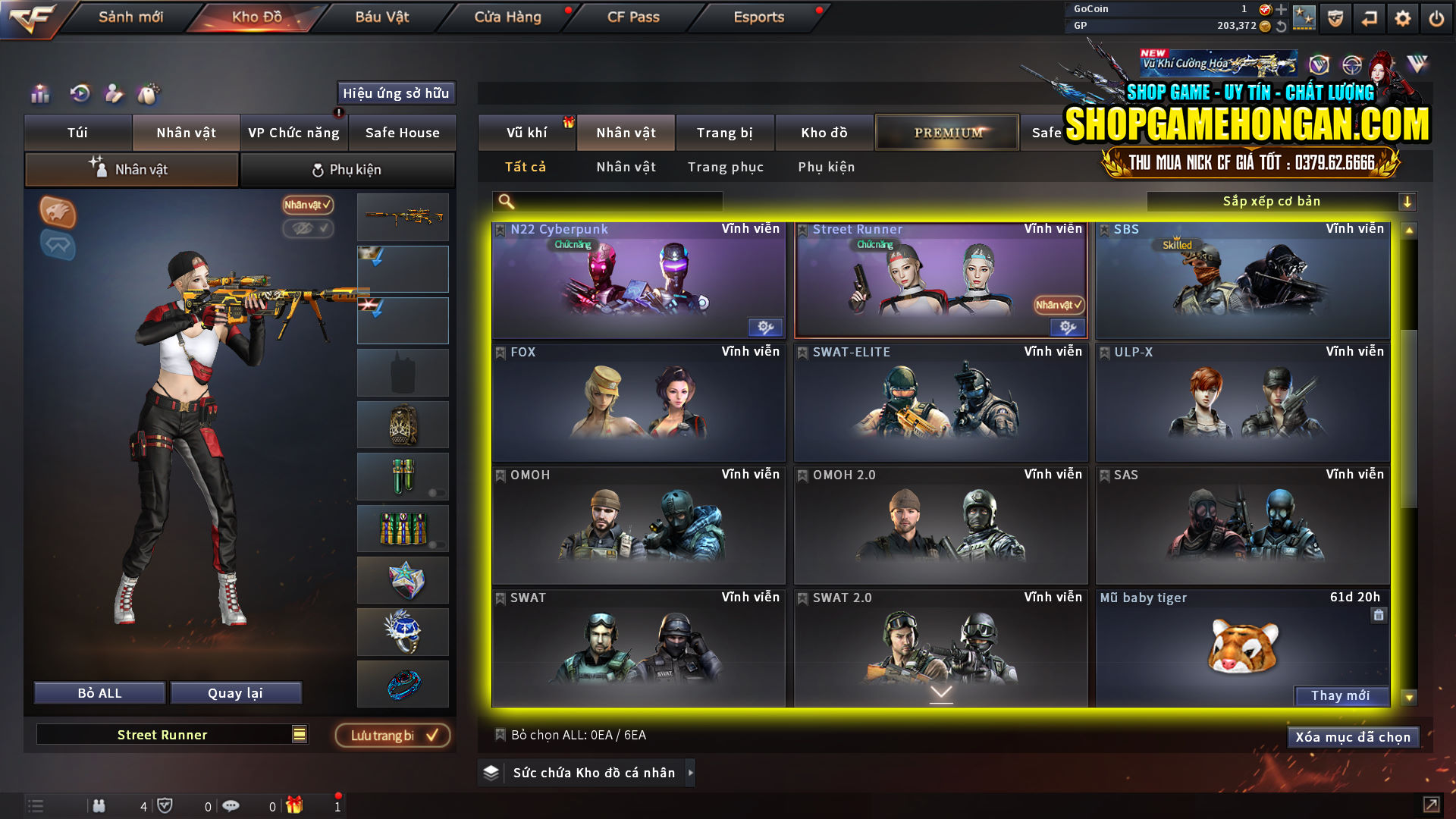Open the ranking stats icon above character panel
This screenshot has width=1456, height=819.
[39, 95]
